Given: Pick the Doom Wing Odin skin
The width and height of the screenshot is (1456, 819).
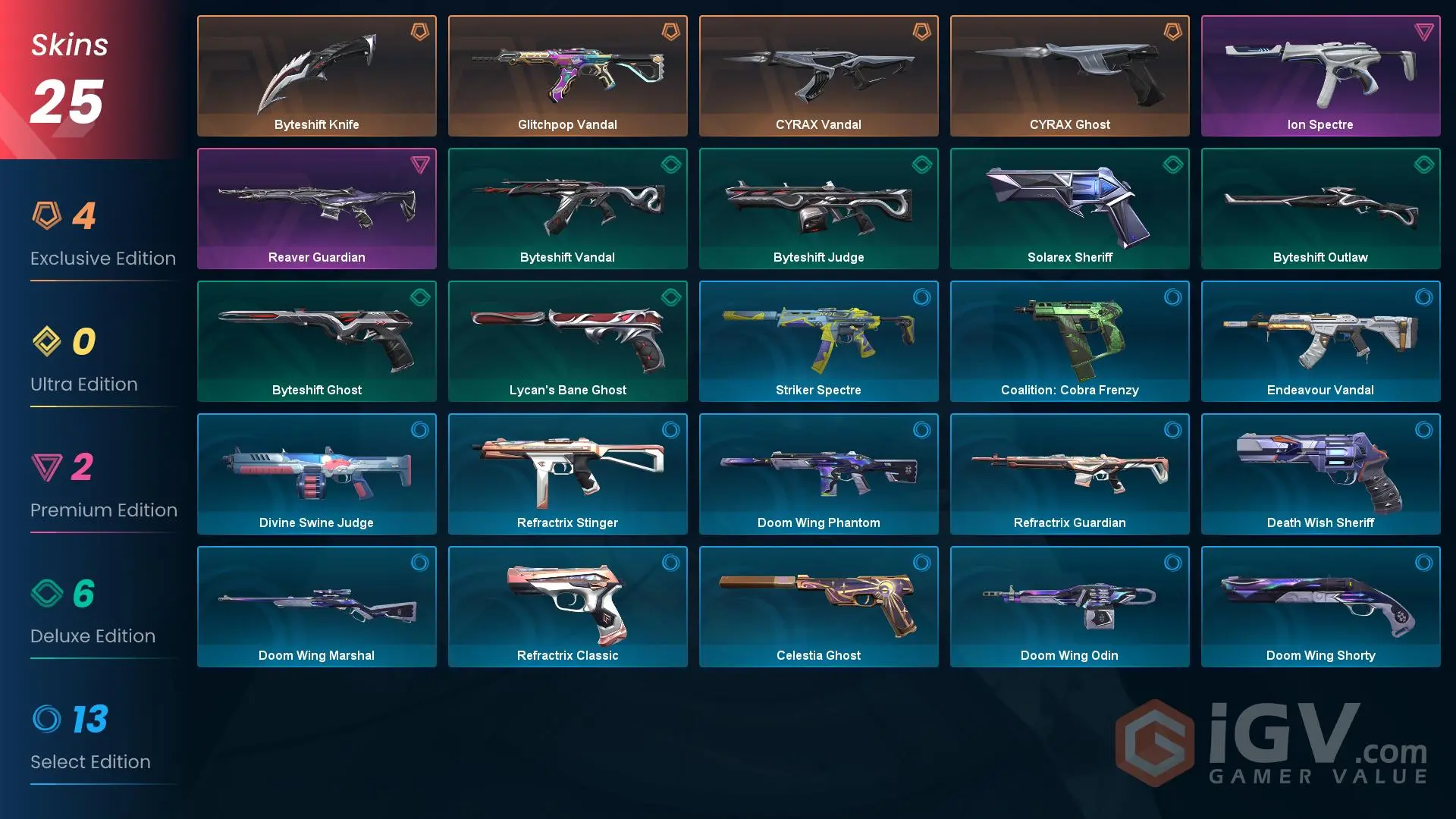Looking at the screenshot, I should [x=1069, y=607].
